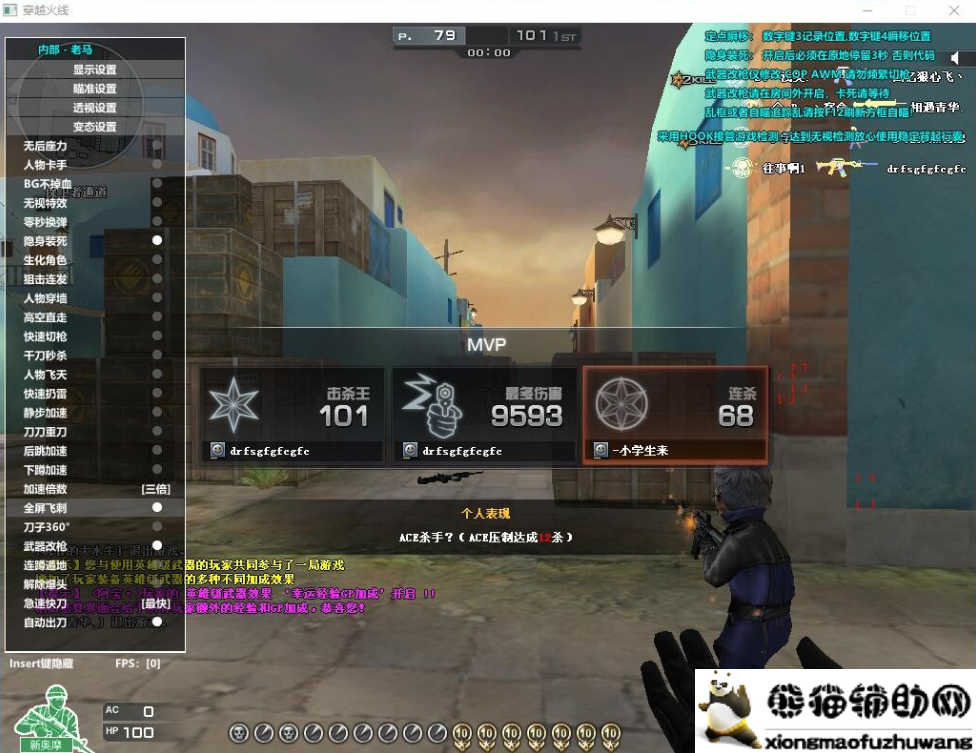
Task: Select the 连杀 MVP card
Action: point(675,414)
